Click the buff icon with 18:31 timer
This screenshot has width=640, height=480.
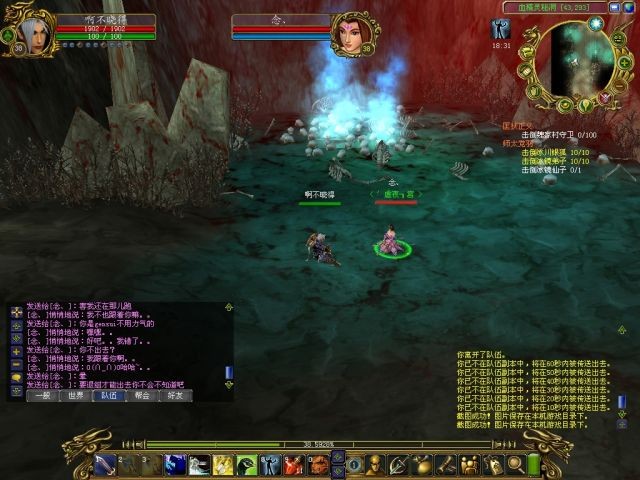(501, 31)
